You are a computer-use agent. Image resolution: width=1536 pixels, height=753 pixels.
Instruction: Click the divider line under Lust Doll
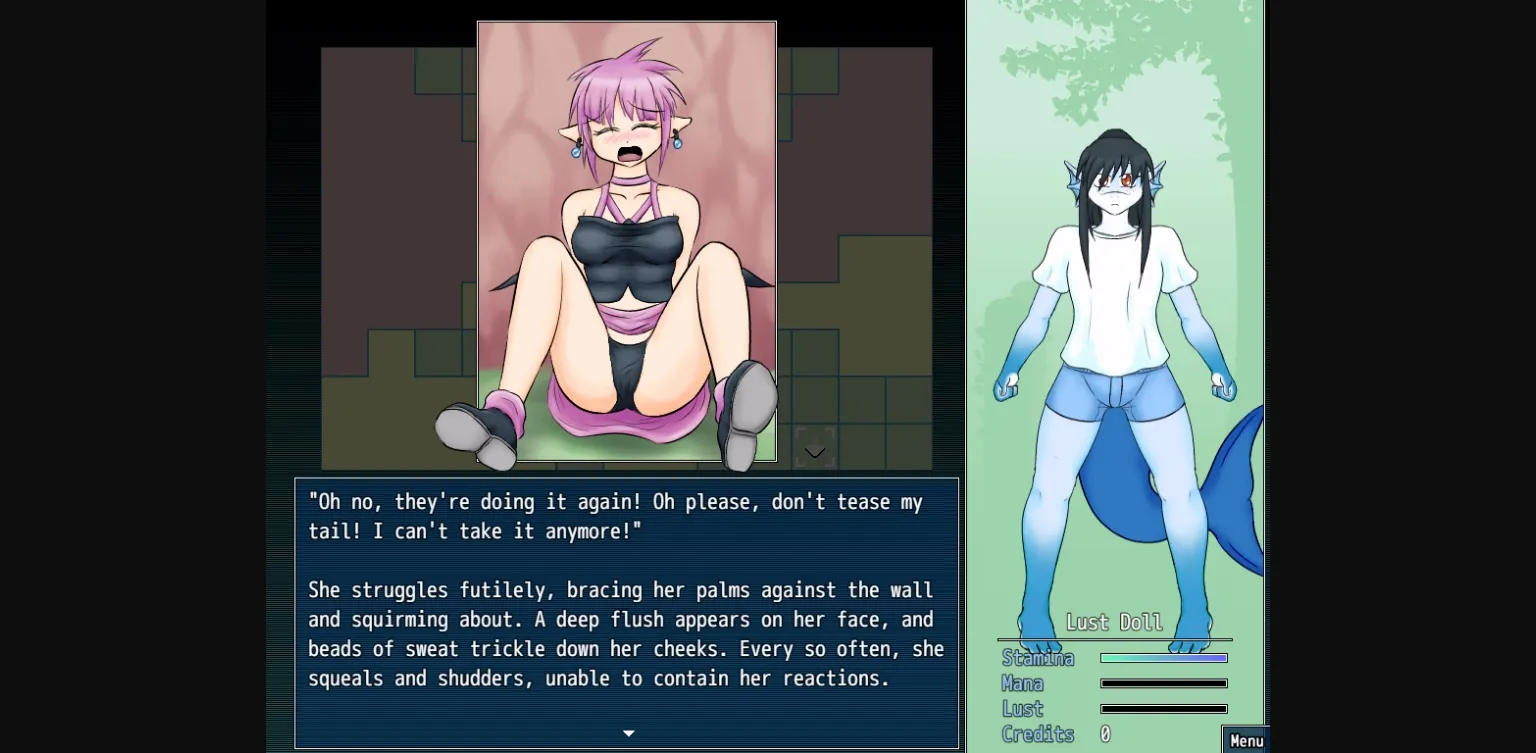tap(1113, 638)
